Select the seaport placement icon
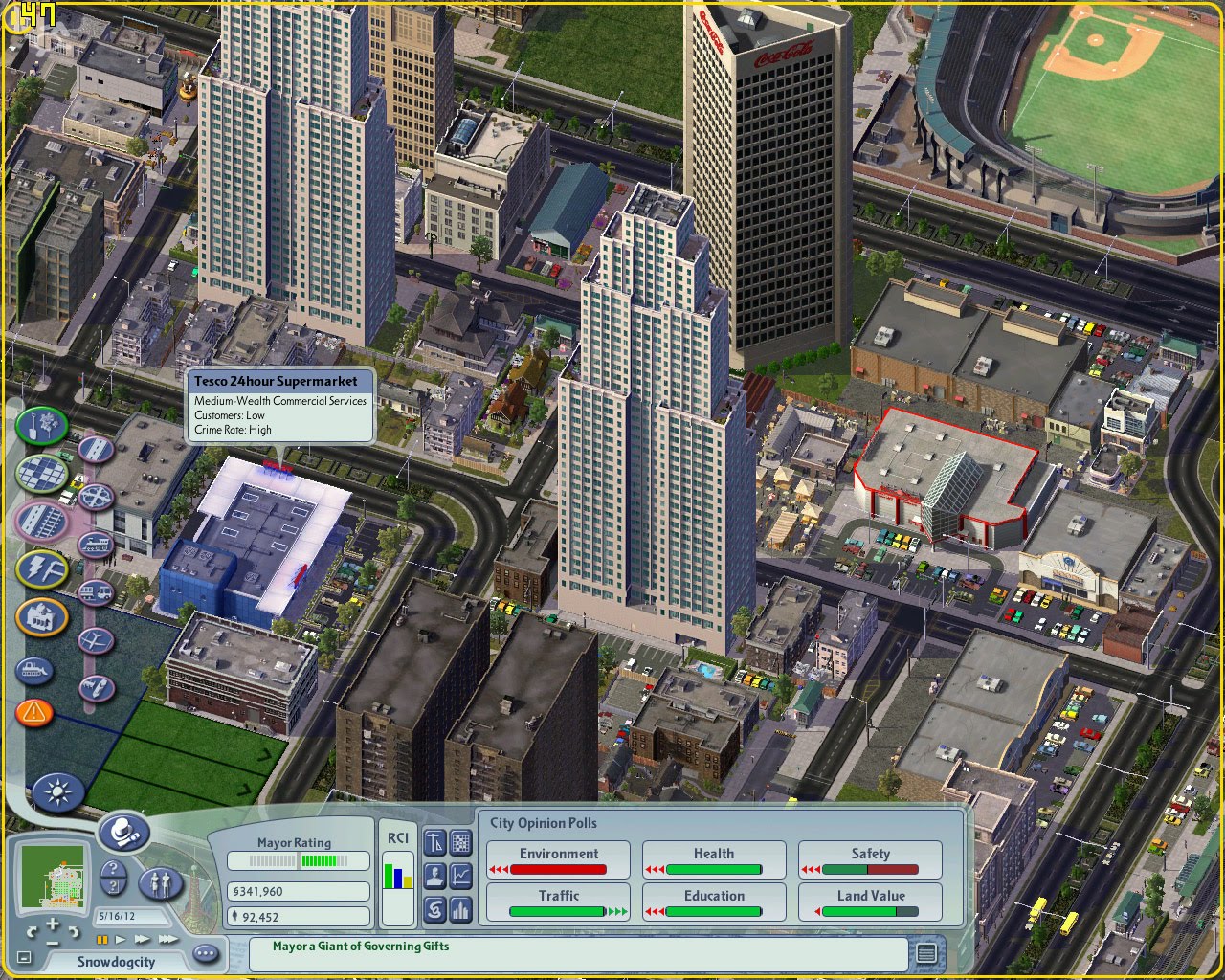This screenshot has height=980, width=1225. pyautogui.click(x=97, y=687)
